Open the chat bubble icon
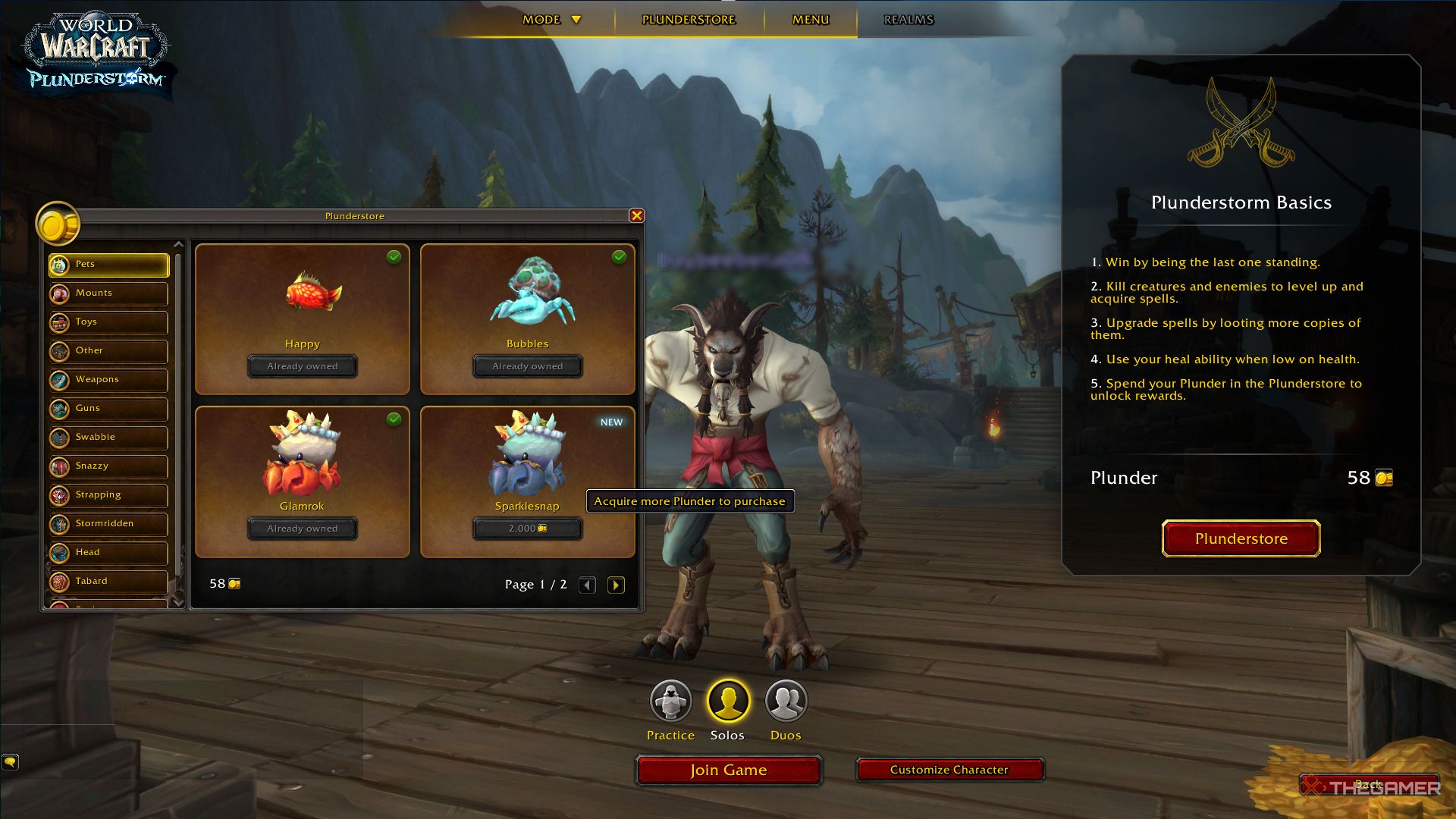1456x819 pixels. [10, 761]
